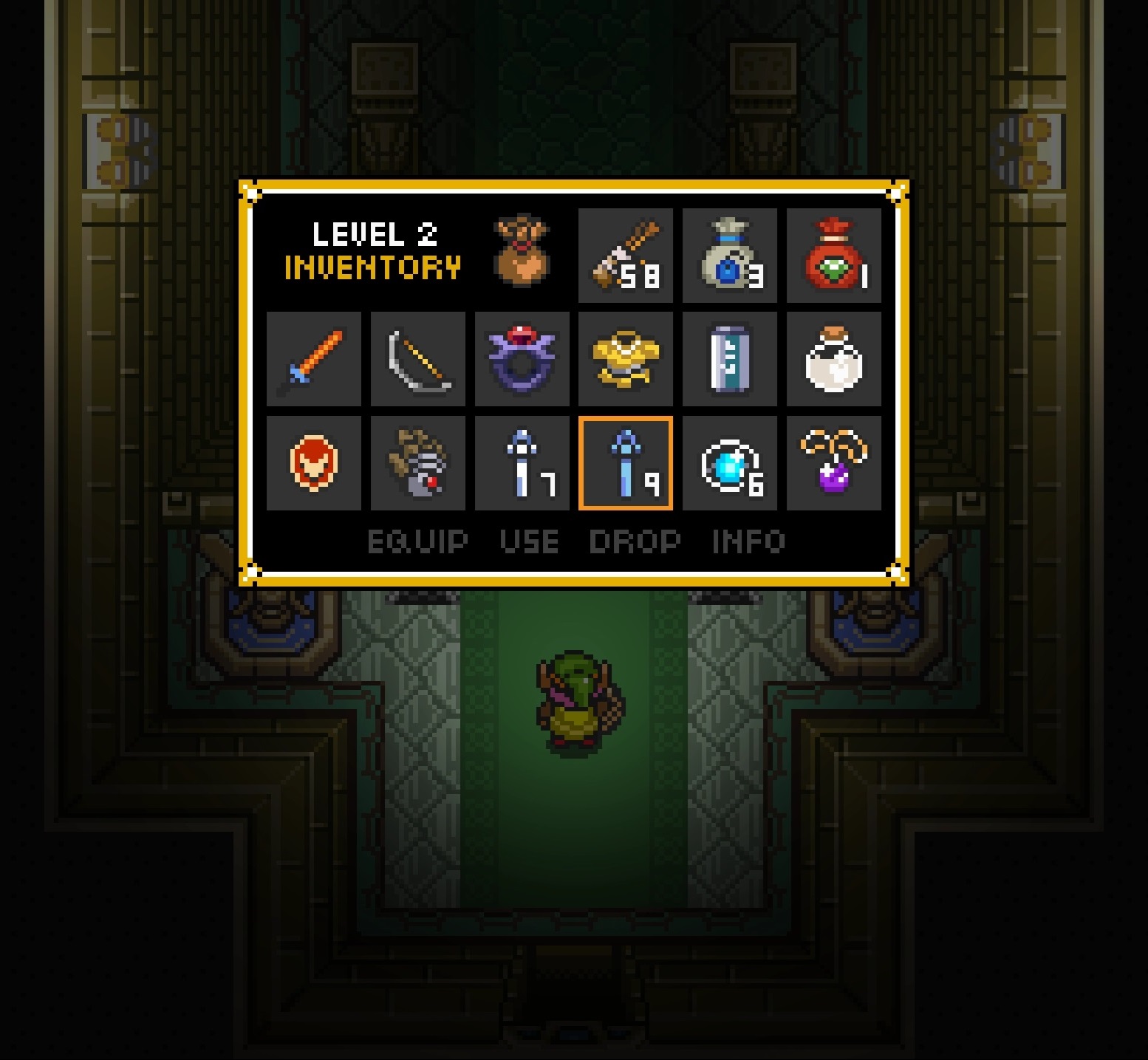The height and width of the screenshot is (1060, 1148).
Task: Select the blue canteen
Action: point(730,358)
